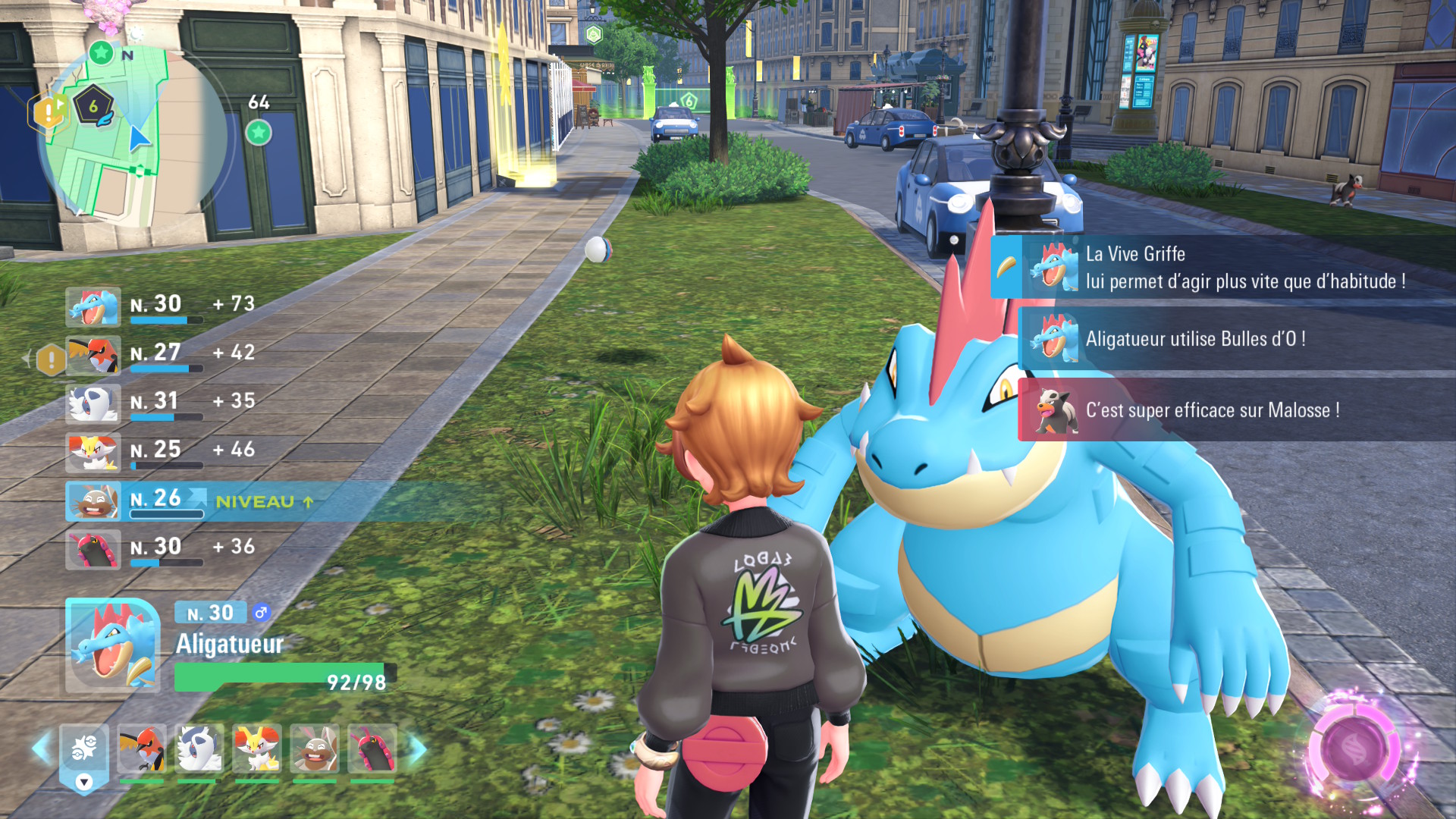Viewport: 1456px width, 819px height.
Task: Open the circular city minimap
Action: point(135,136)
